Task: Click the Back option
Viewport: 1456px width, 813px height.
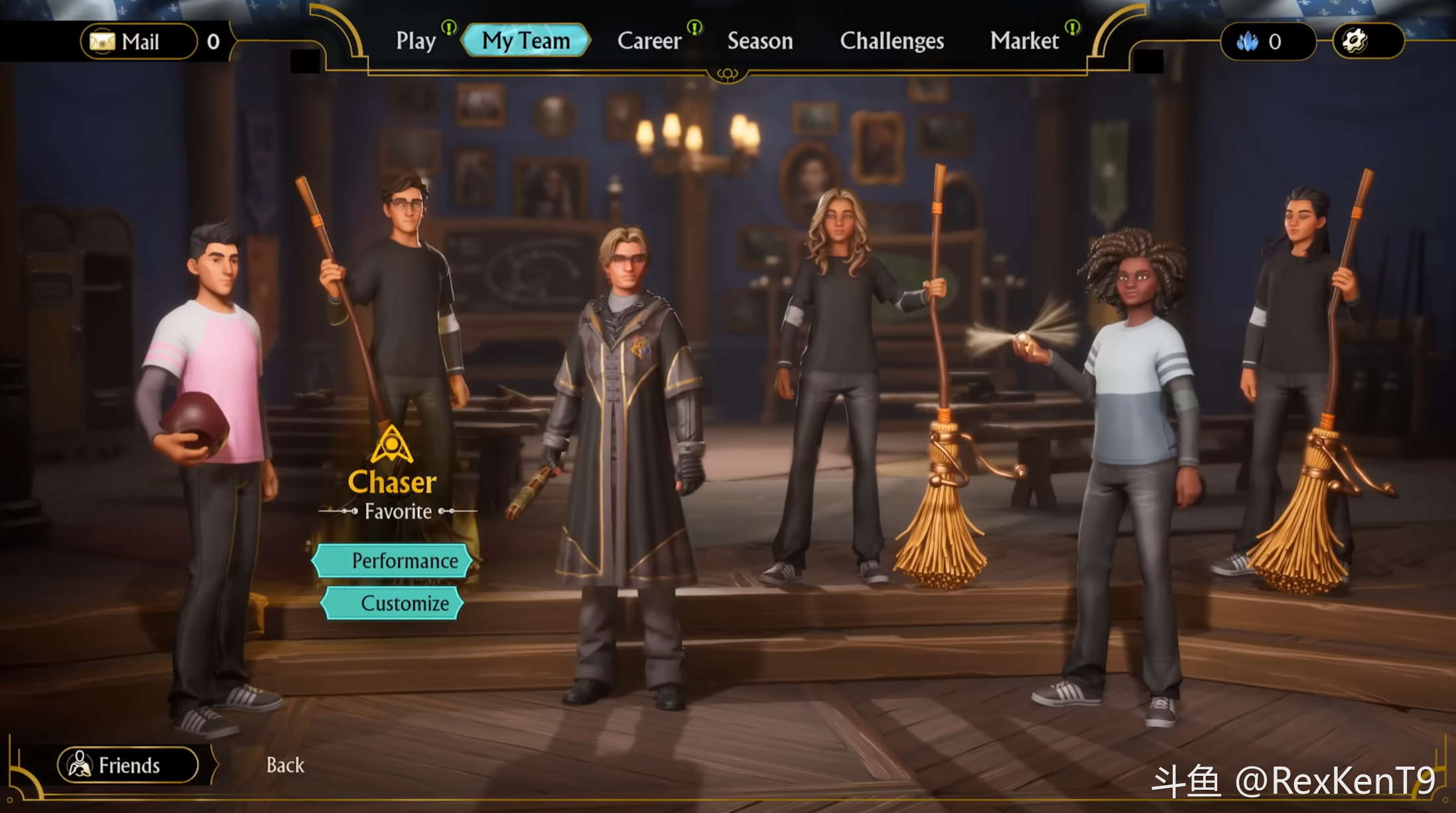Action: [285, 765]
